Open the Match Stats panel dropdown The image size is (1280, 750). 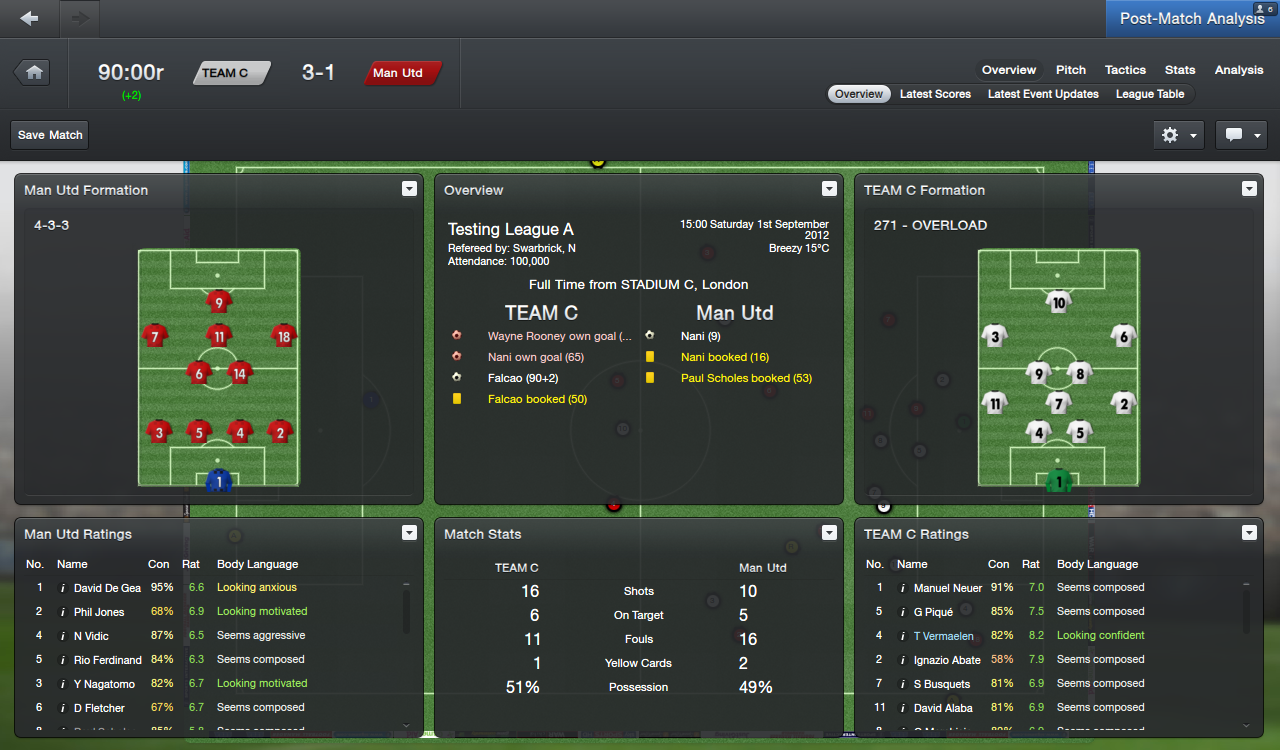point(829,532)
